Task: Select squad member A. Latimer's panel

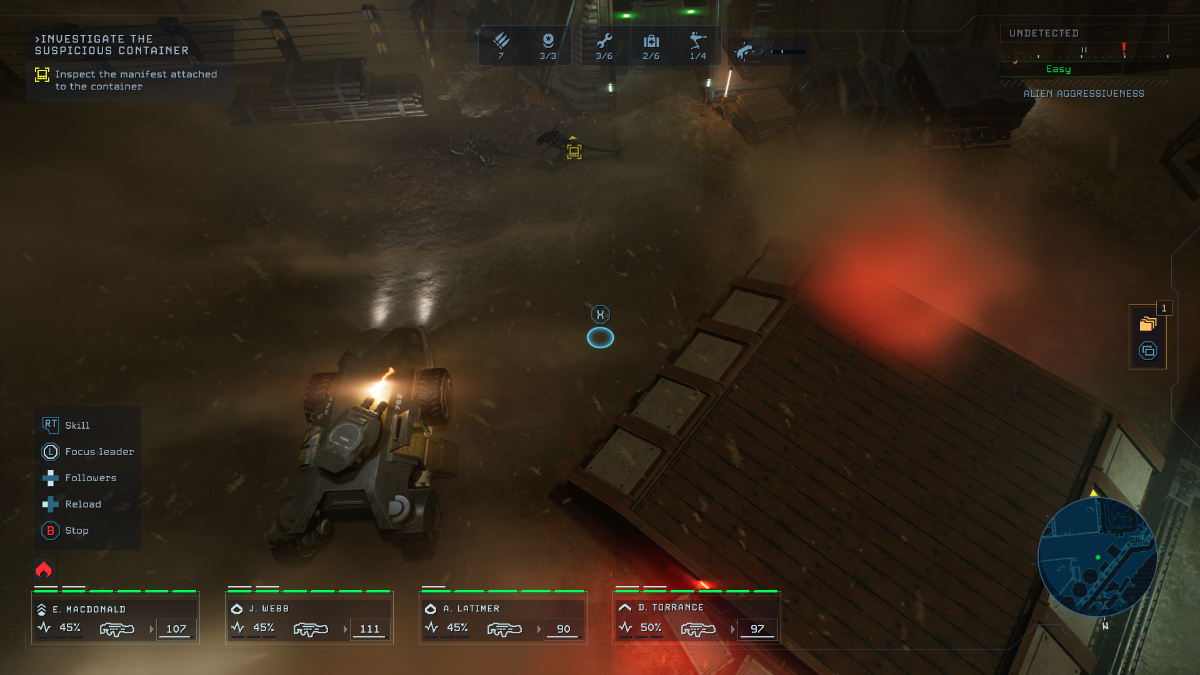Action: click(503, 618)
